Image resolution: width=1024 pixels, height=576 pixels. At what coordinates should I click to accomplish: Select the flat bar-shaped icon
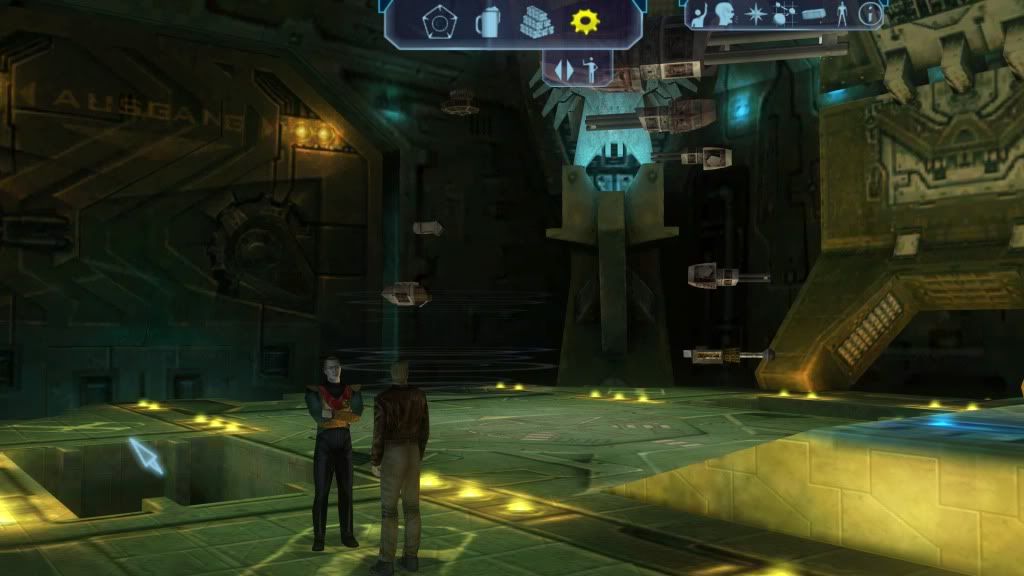pyautogui.click(x=812, y=15)
